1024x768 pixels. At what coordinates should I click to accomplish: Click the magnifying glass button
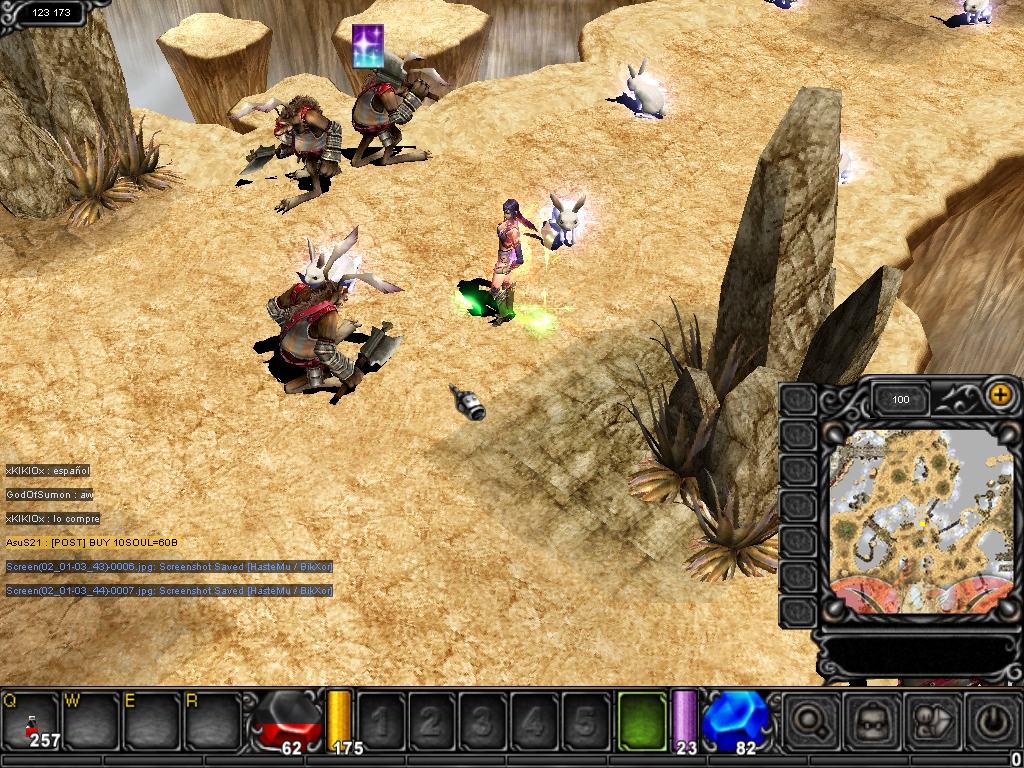(810, 719)
